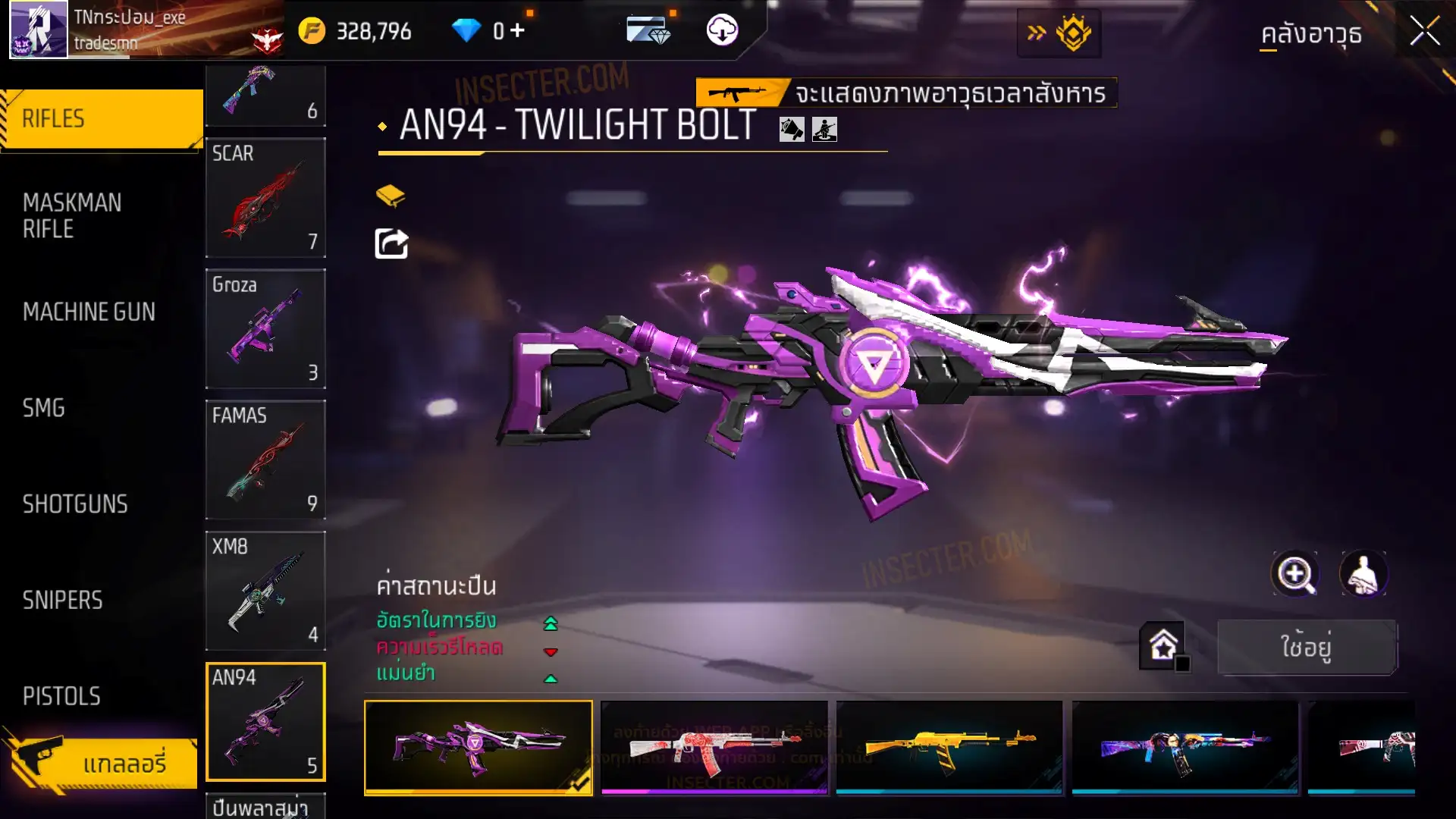Image resolution: width=1456 pixels, height=819 pixels.
Task: Pick the blue and red AN94 skin
Action: (x=1185, y=747)
